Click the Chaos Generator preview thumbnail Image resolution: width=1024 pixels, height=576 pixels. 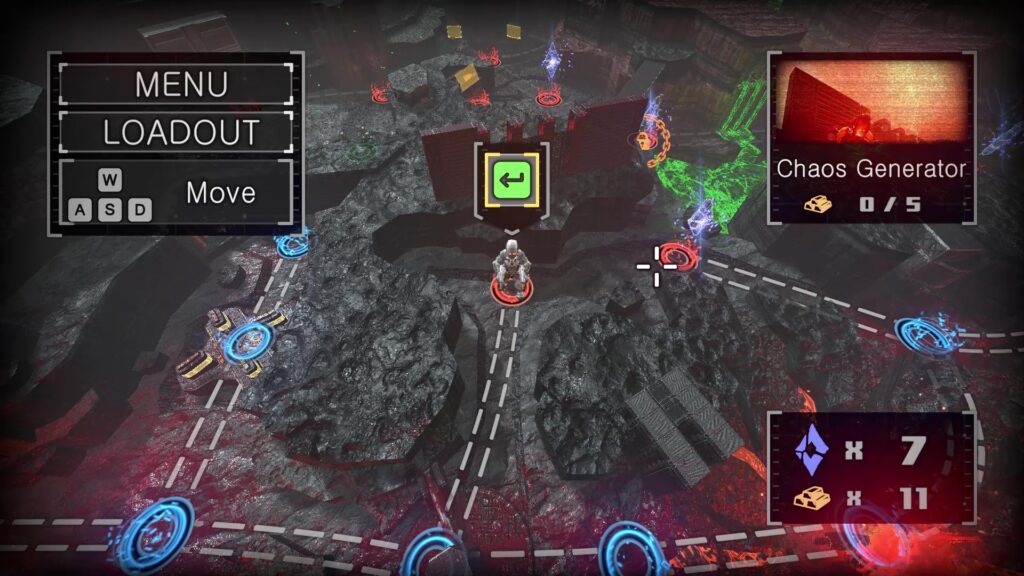(x=870, y=102)
